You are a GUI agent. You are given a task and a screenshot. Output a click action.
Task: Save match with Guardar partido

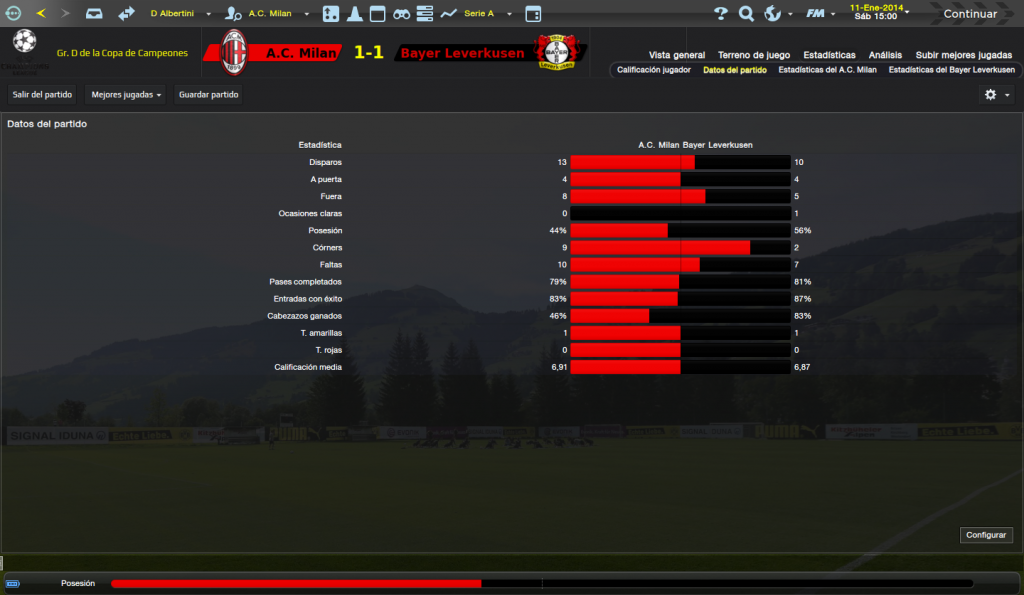tap(209, 95)
